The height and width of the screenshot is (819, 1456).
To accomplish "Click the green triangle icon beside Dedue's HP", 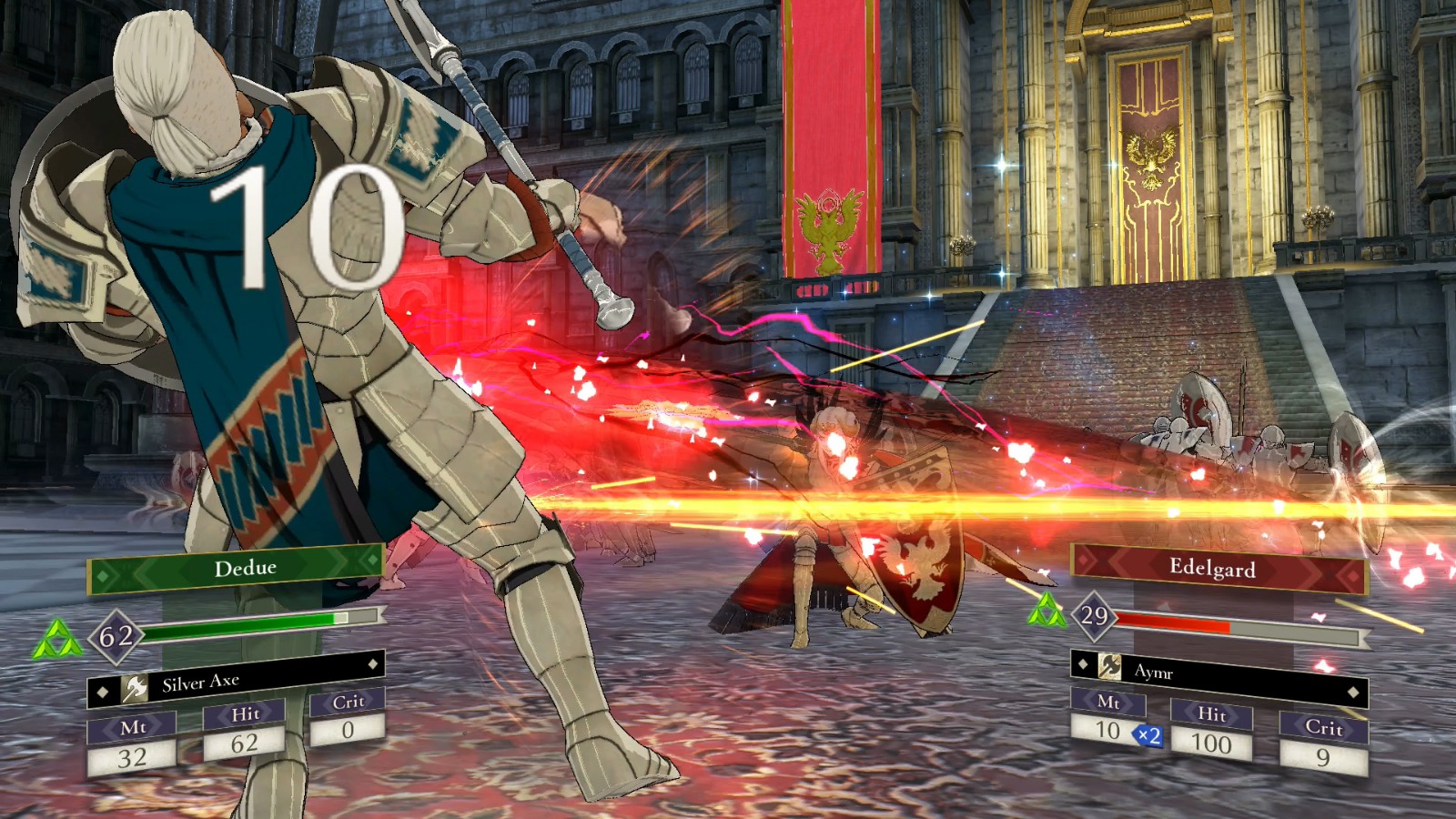I will 56,640.
